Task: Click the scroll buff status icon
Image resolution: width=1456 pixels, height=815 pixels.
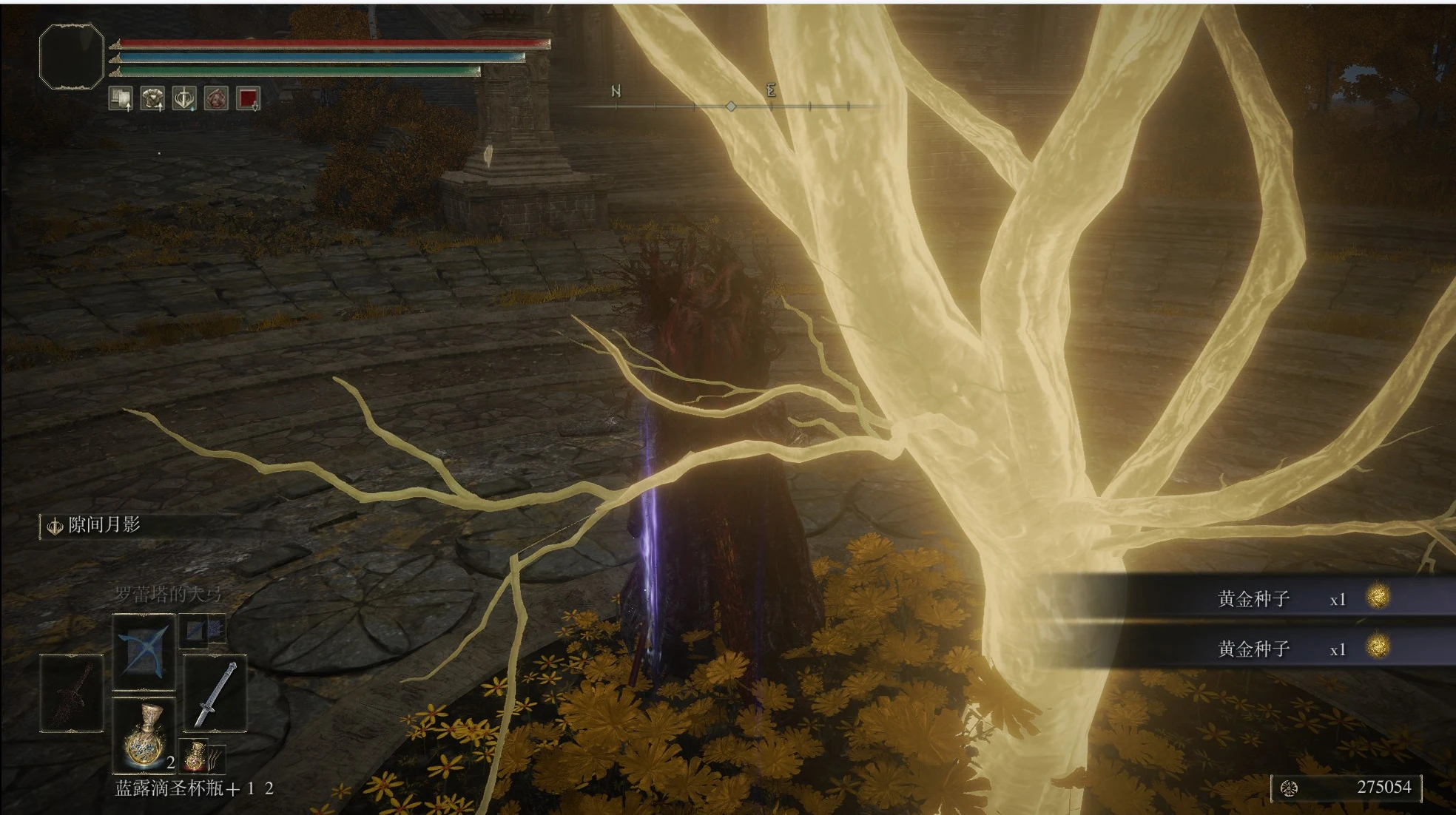Action: tap(121, 98)
